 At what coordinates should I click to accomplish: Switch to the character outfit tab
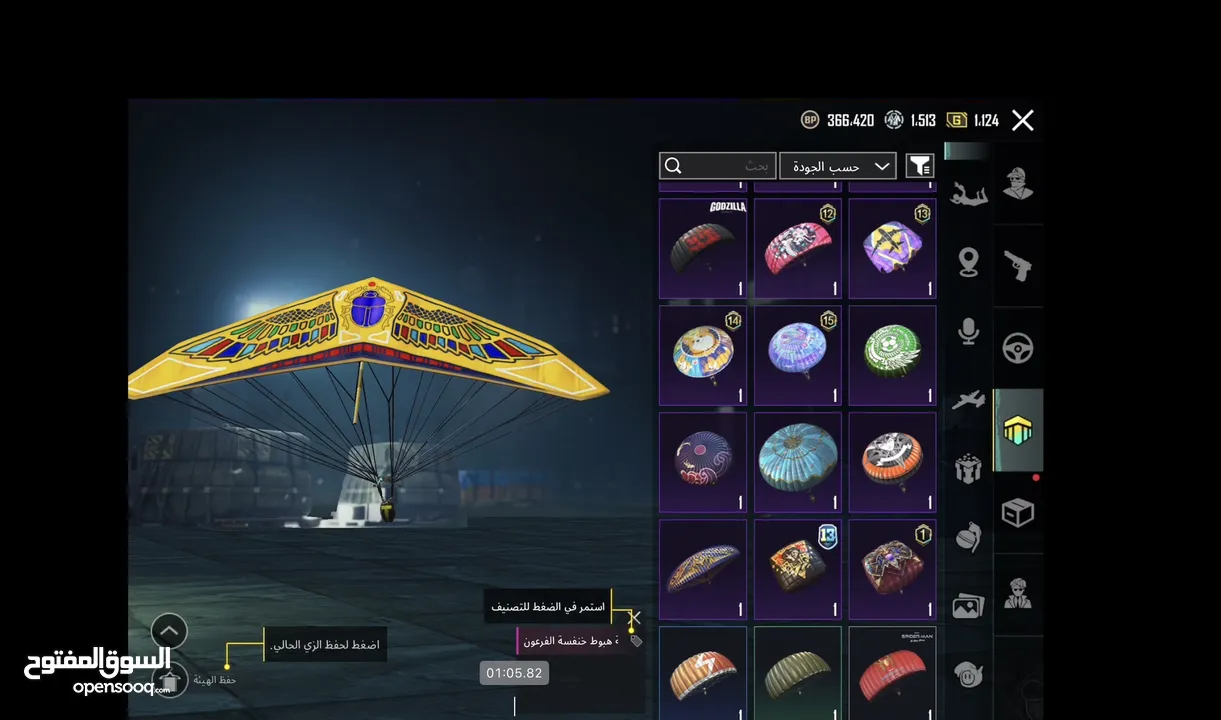[1018, 184]
